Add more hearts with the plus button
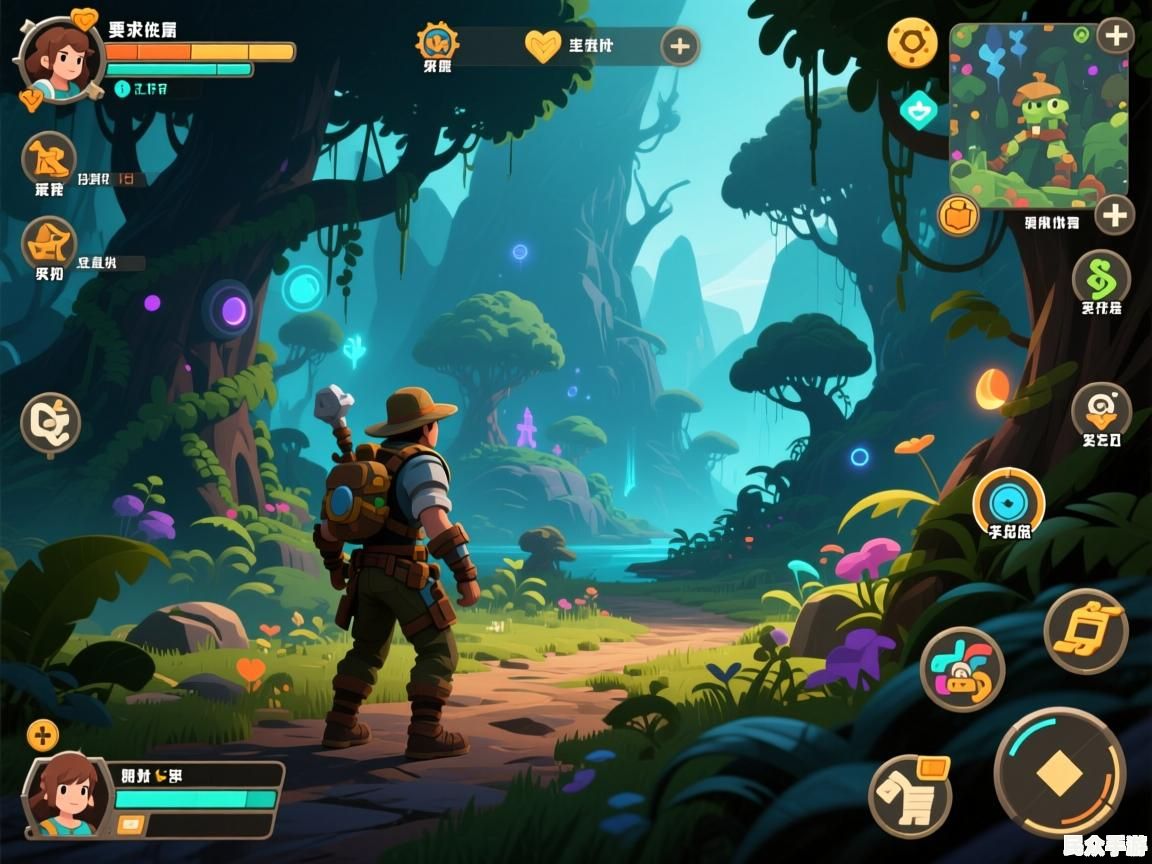Viewport: 1152px width, 864px height. [680, 46]
